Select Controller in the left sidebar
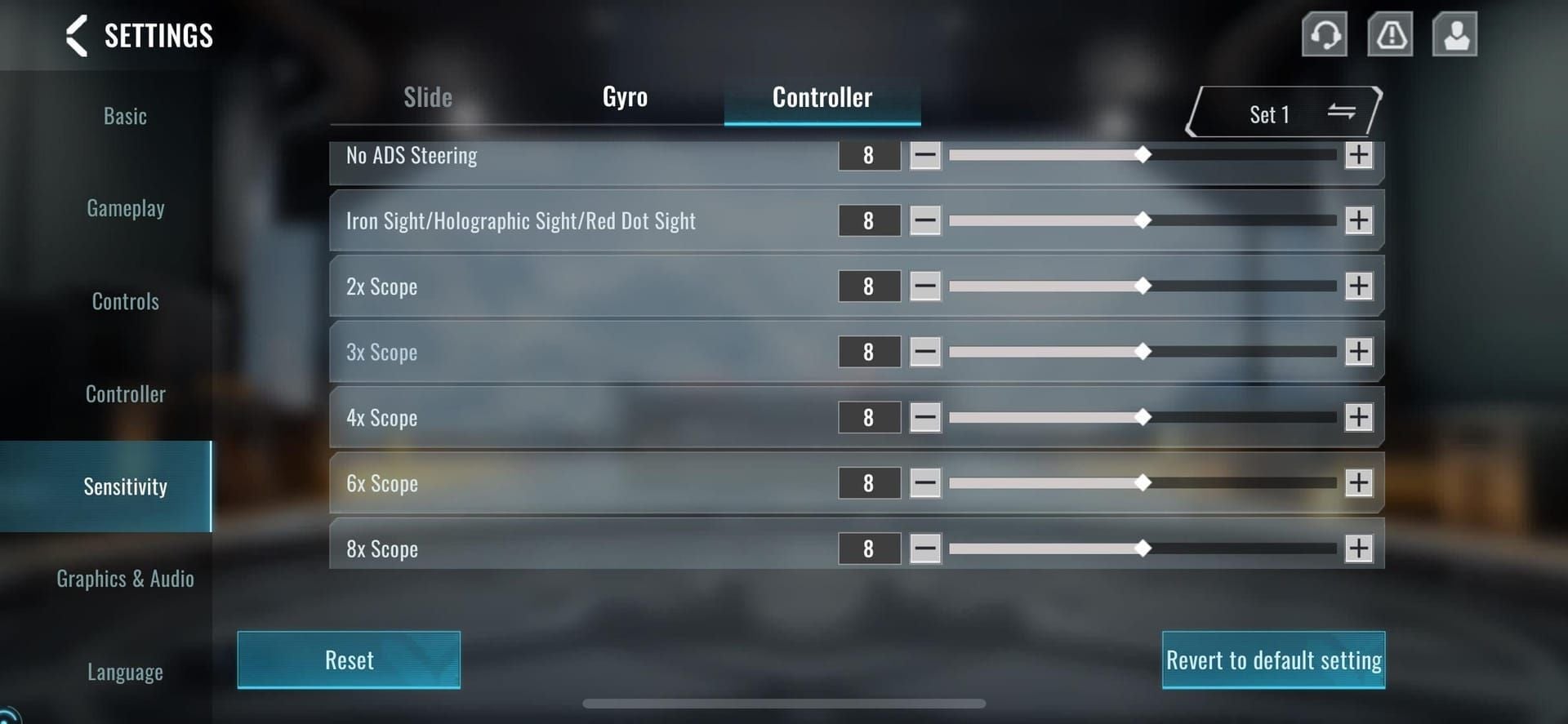The image size is (1568, 724). [x=125, y=394]
